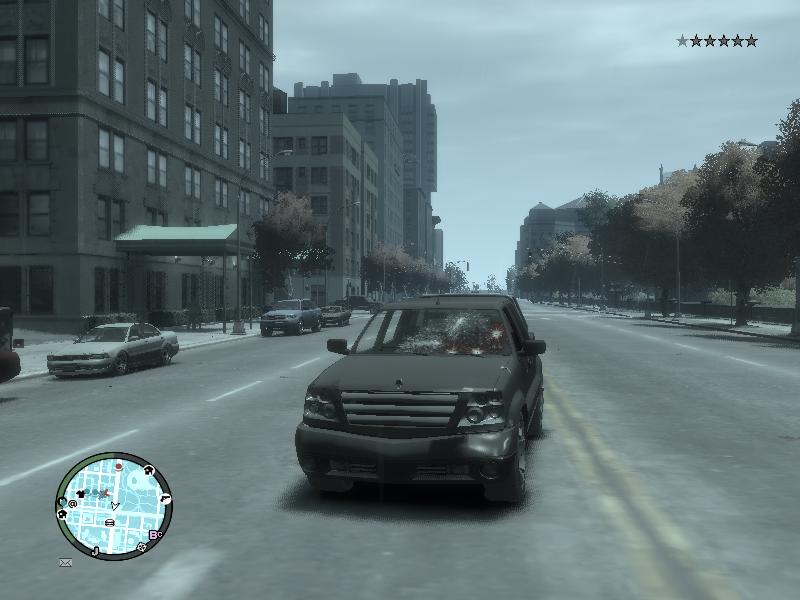Viewport: 800px width, 600px height.
Task: Select the pink BC marker on radar
Action: [155, 535]
